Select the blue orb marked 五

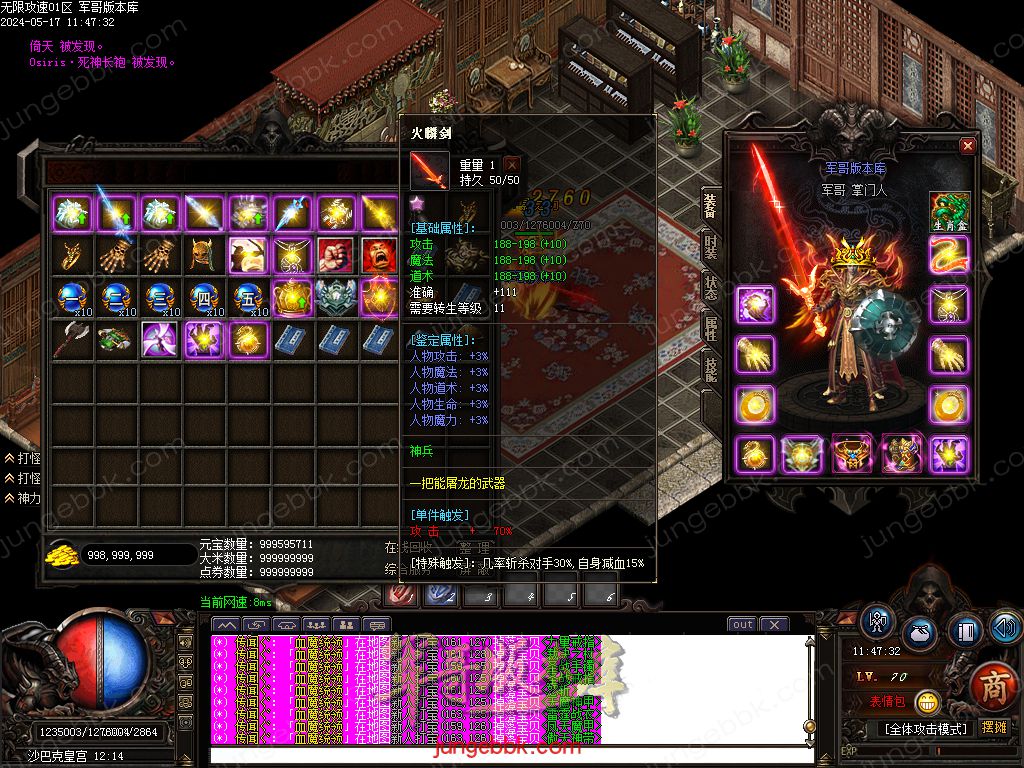tap(246, 298)
